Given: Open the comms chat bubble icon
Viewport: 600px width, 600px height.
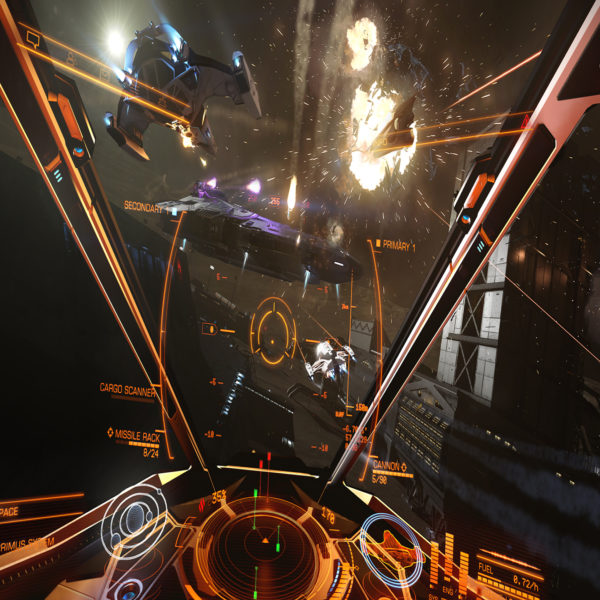Looking at the screenshot, I should pos(32,39).
